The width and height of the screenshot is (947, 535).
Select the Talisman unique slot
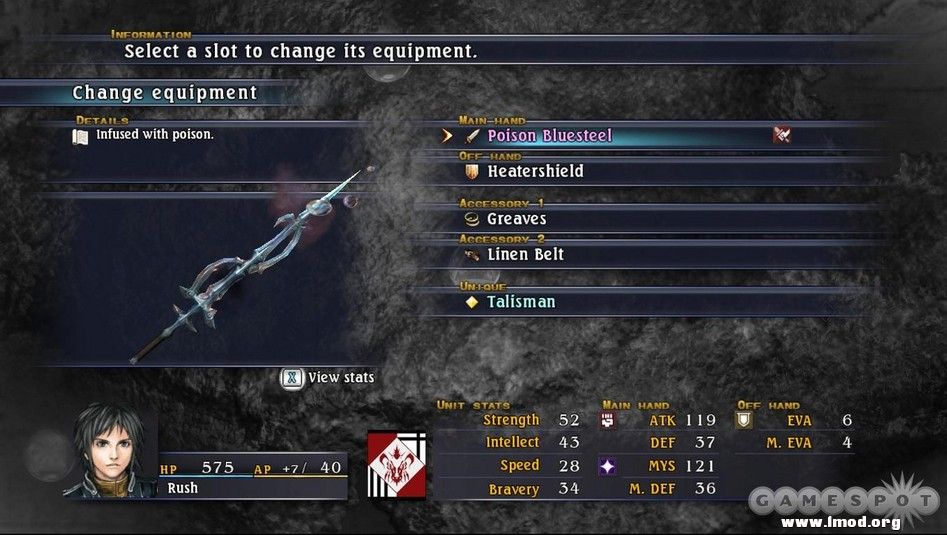click(x=520, y=302)
